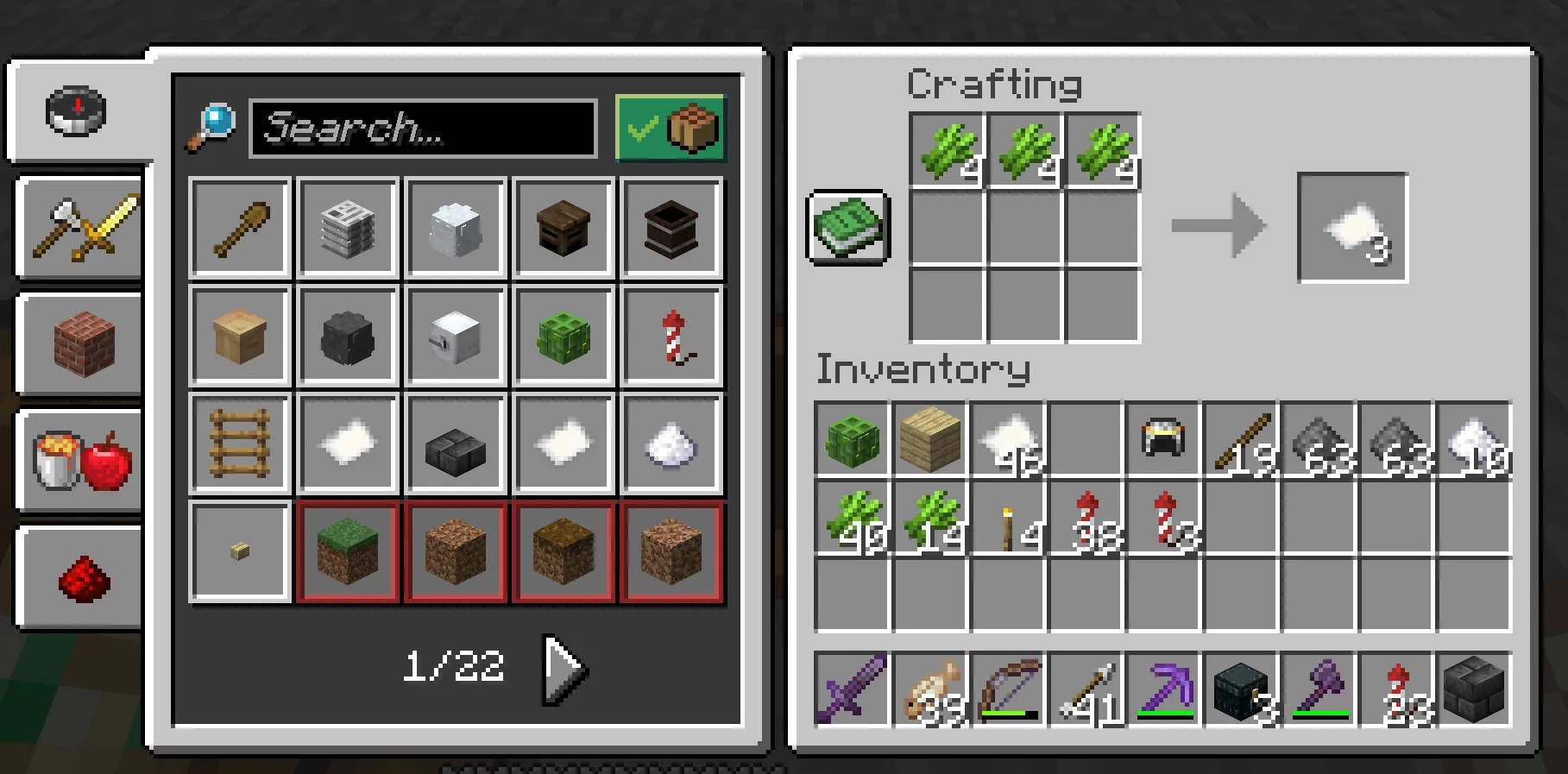Select the ladder recipe

(x=239, y=444)
